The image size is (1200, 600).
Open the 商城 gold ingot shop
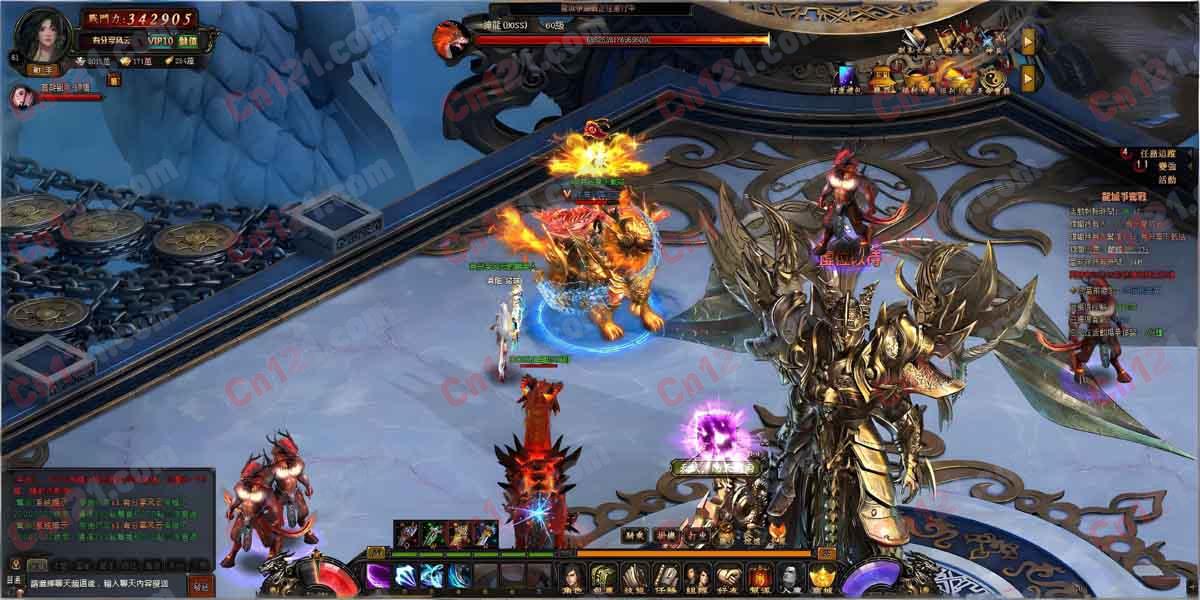coord(821,577)
